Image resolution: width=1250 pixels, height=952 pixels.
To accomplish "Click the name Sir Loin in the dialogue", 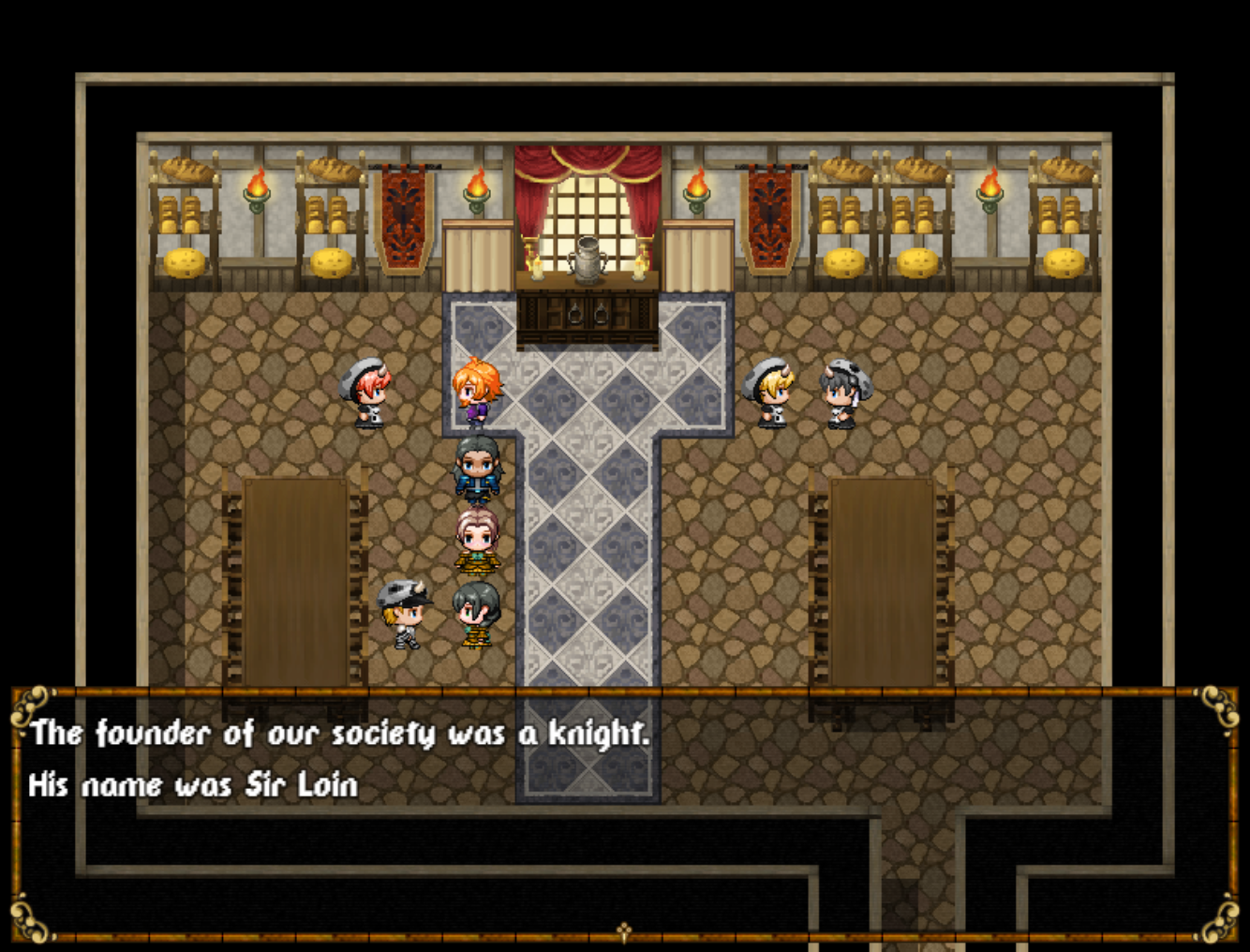I will [305, 785].
